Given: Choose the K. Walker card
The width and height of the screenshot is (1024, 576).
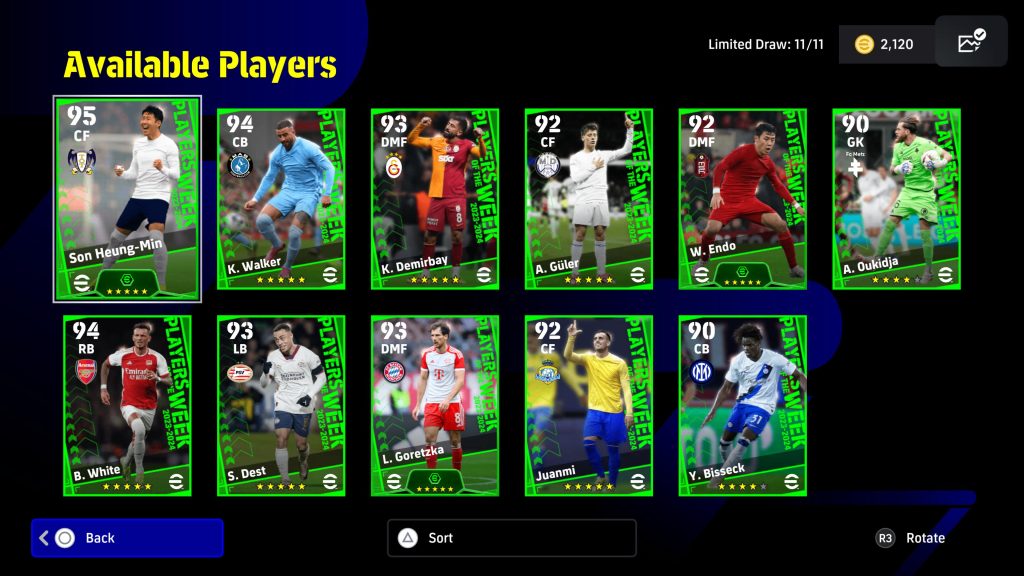Looking at the screenshot, I should (x=281, y=198).
